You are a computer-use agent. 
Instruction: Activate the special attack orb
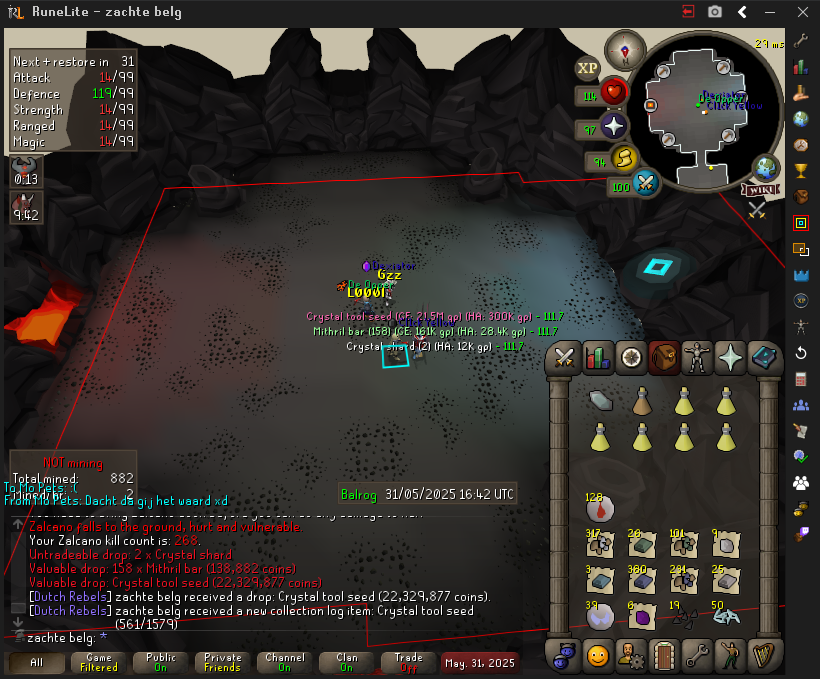coord(645,184)
